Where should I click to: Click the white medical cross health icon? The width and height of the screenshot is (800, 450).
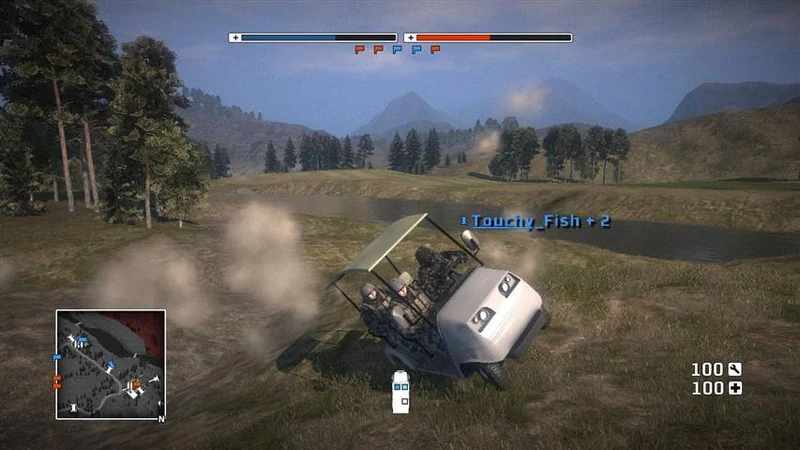[735, 388]
